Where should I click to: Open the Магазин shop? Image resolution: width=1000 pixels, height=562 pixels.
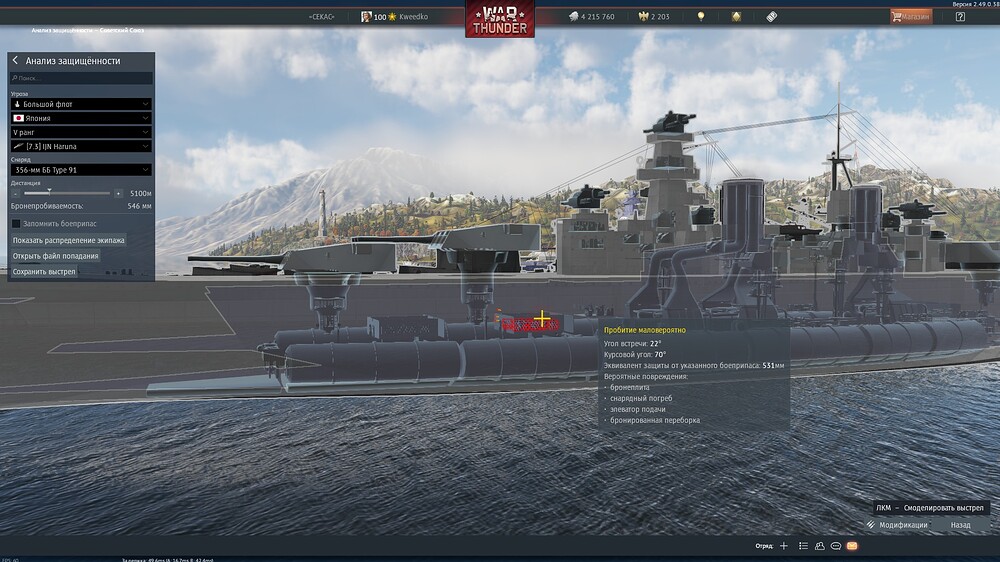pyautogui.click(x=911, y=17)
